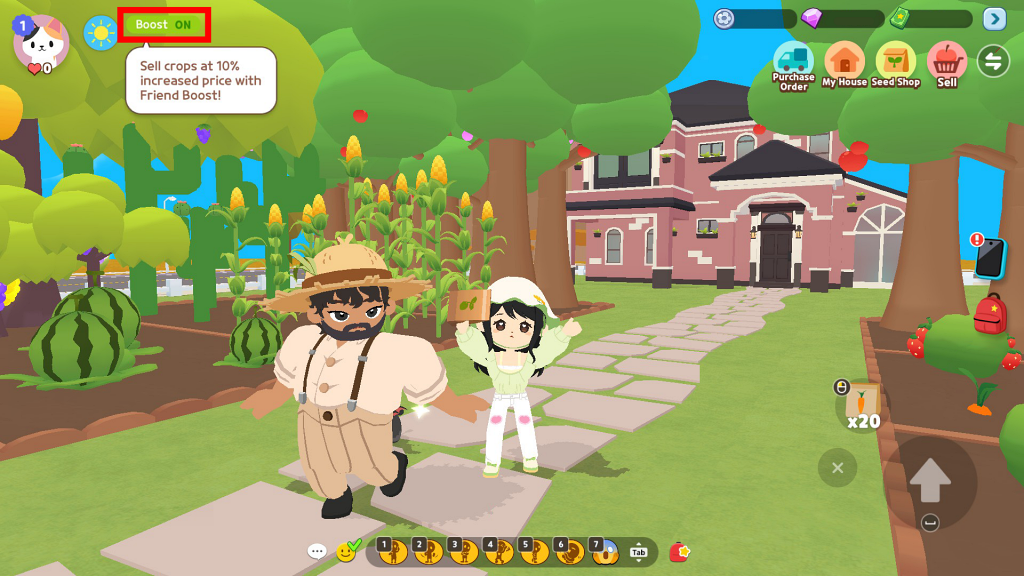Toggle the Friend Boost ON button
Image resolution: width=1024 pixels, height=576 pixels.
(x=164, y=25)
